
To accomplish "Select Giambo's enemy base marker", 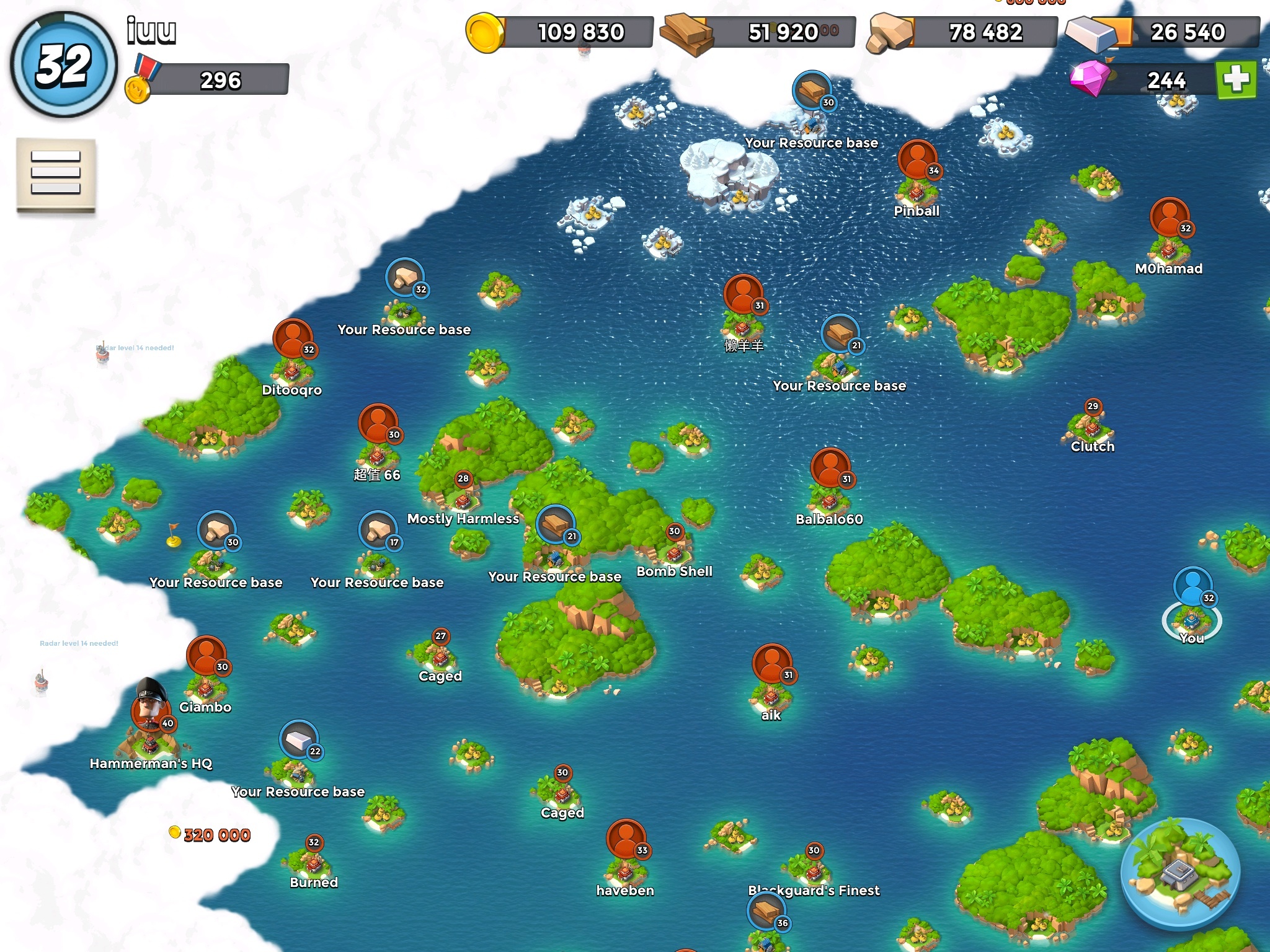I will (206, 658).
